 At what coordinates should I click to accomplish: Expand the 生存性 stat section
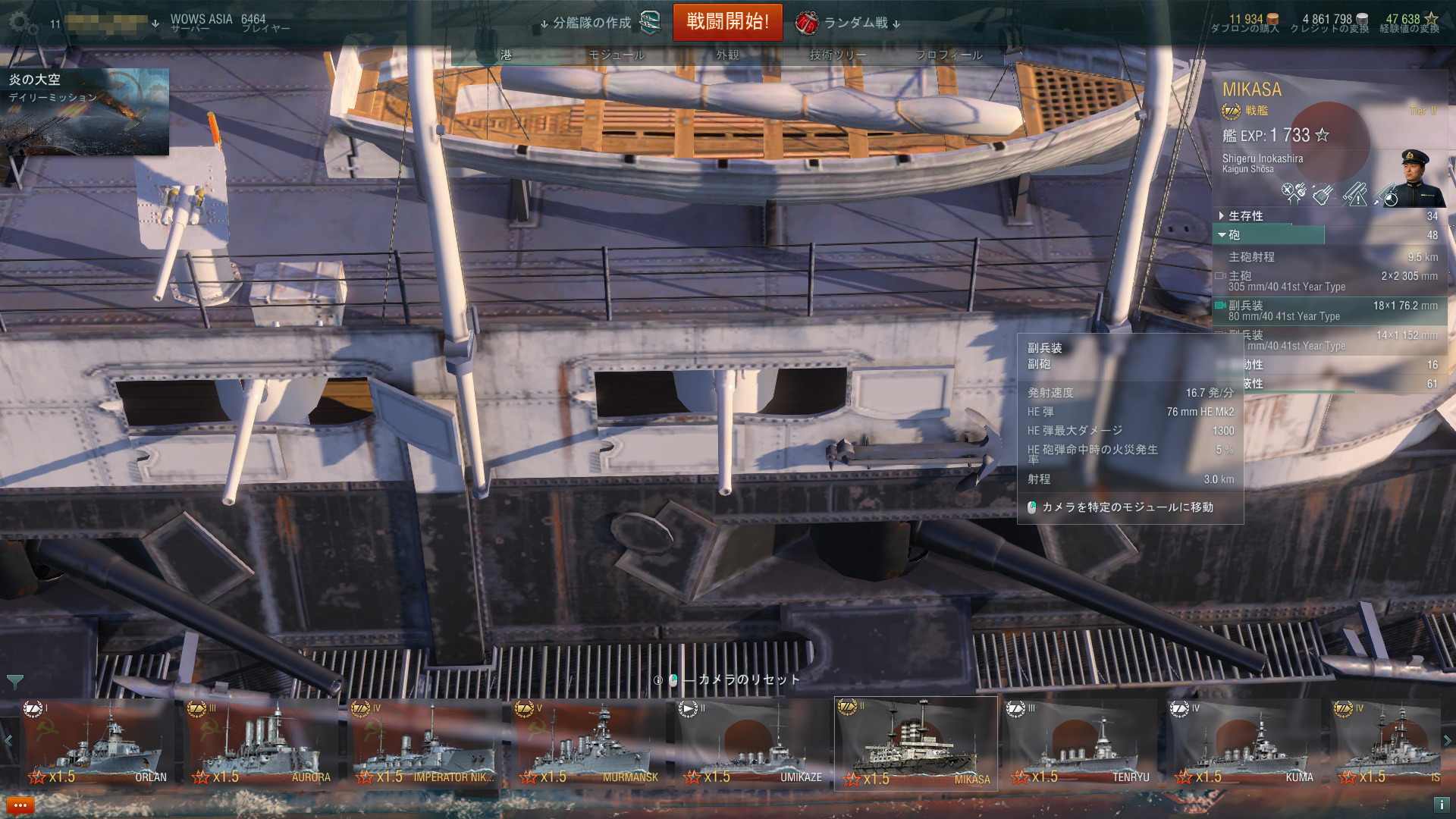pyautogui.click(x=1245, y=216)
